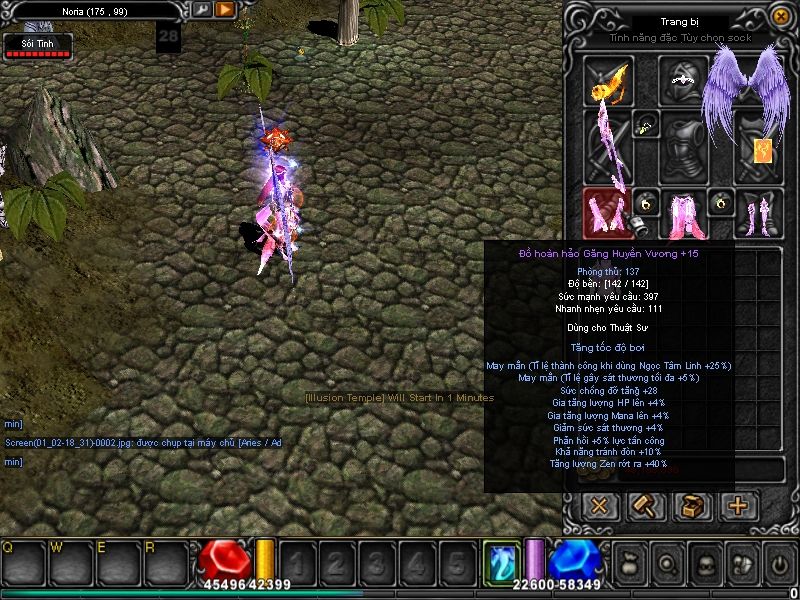Image resolution: width=800 pixels, height=600 pixels.
Task: Click the helmet equipment slot
Action: [x=684, y=80]
